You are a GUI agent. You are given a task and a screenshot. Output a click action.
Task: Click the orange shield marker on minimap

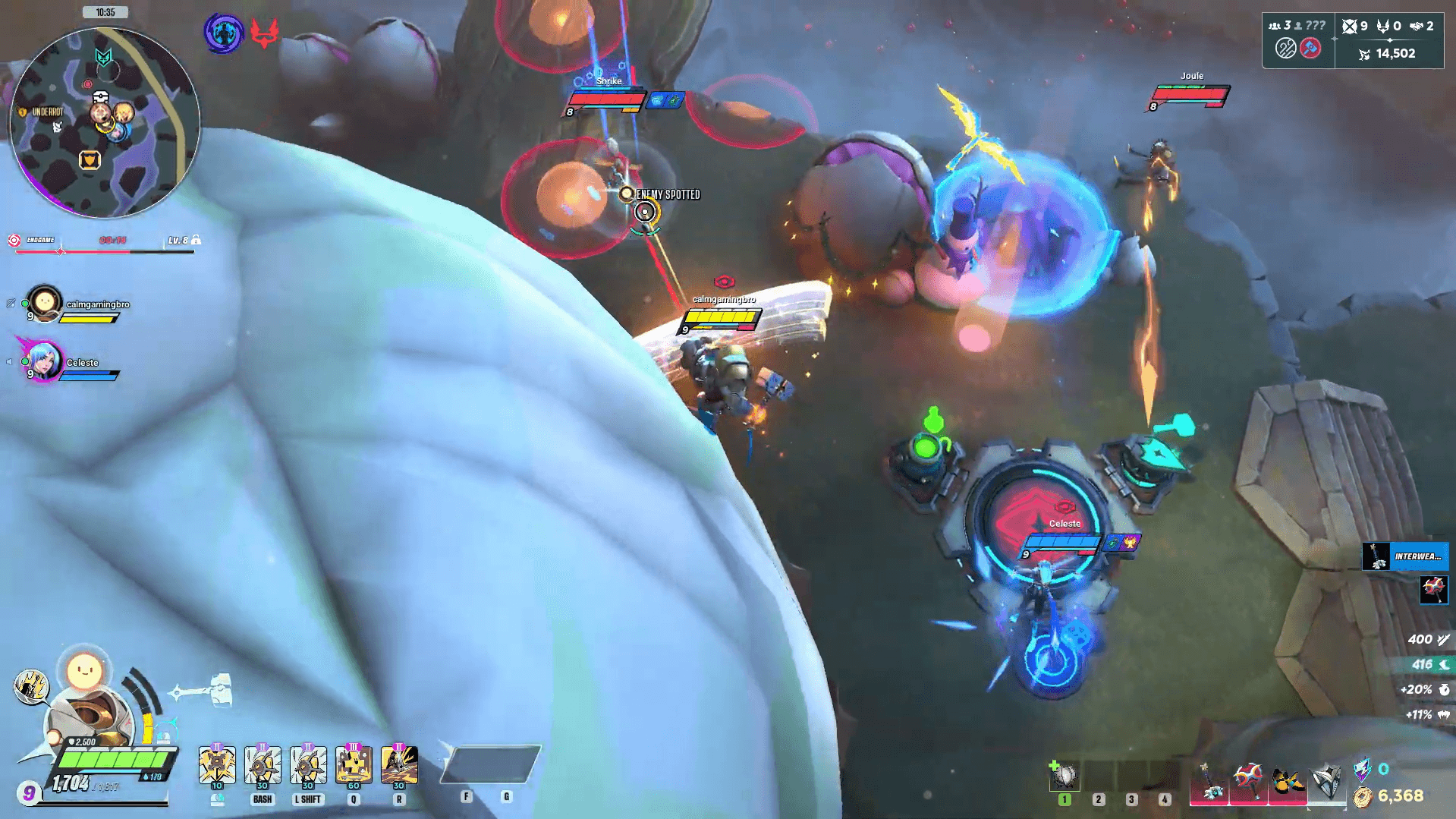[90, 160]
